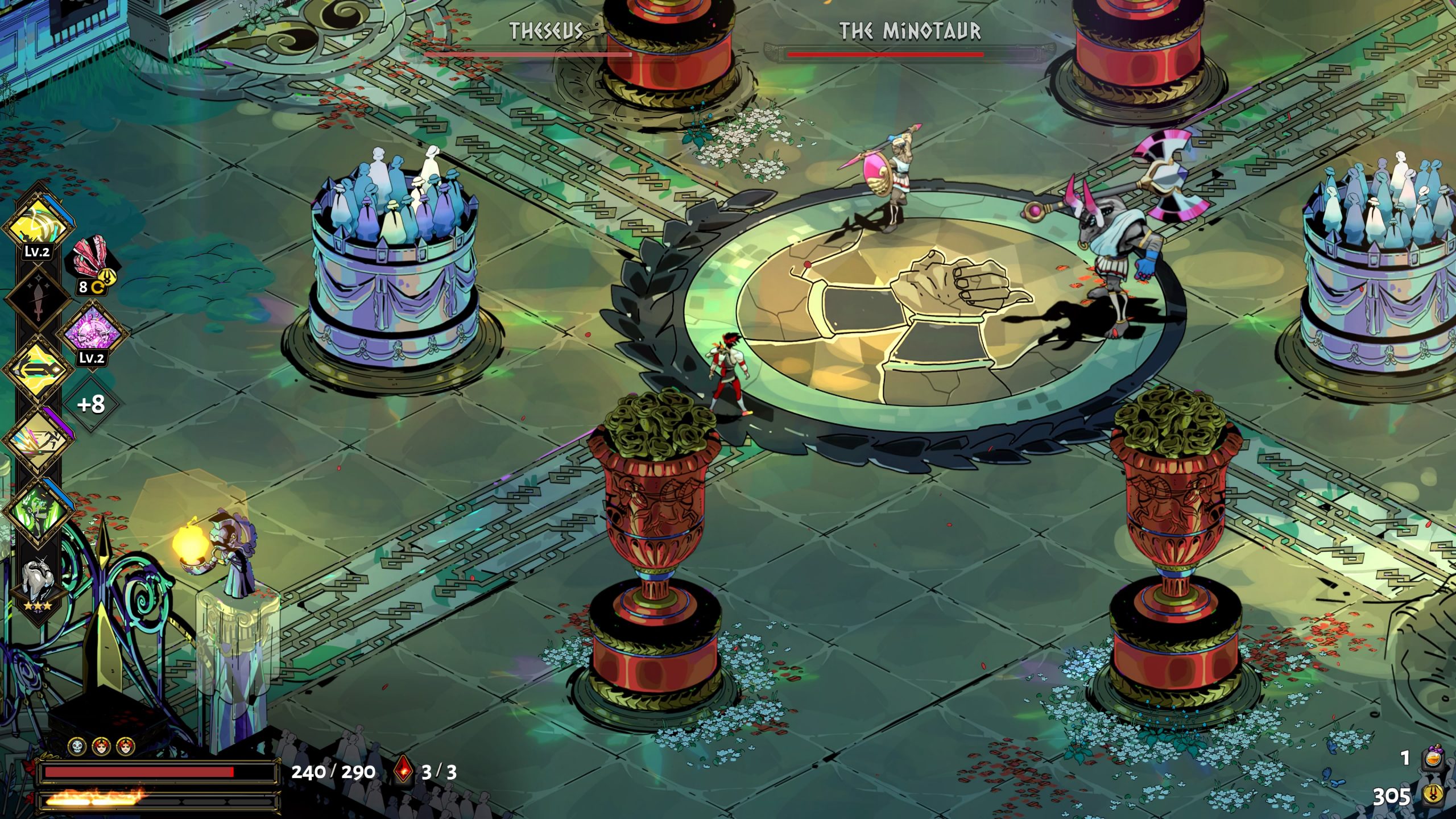Click the skull Death Defiance icon

(x=76, y=746)
